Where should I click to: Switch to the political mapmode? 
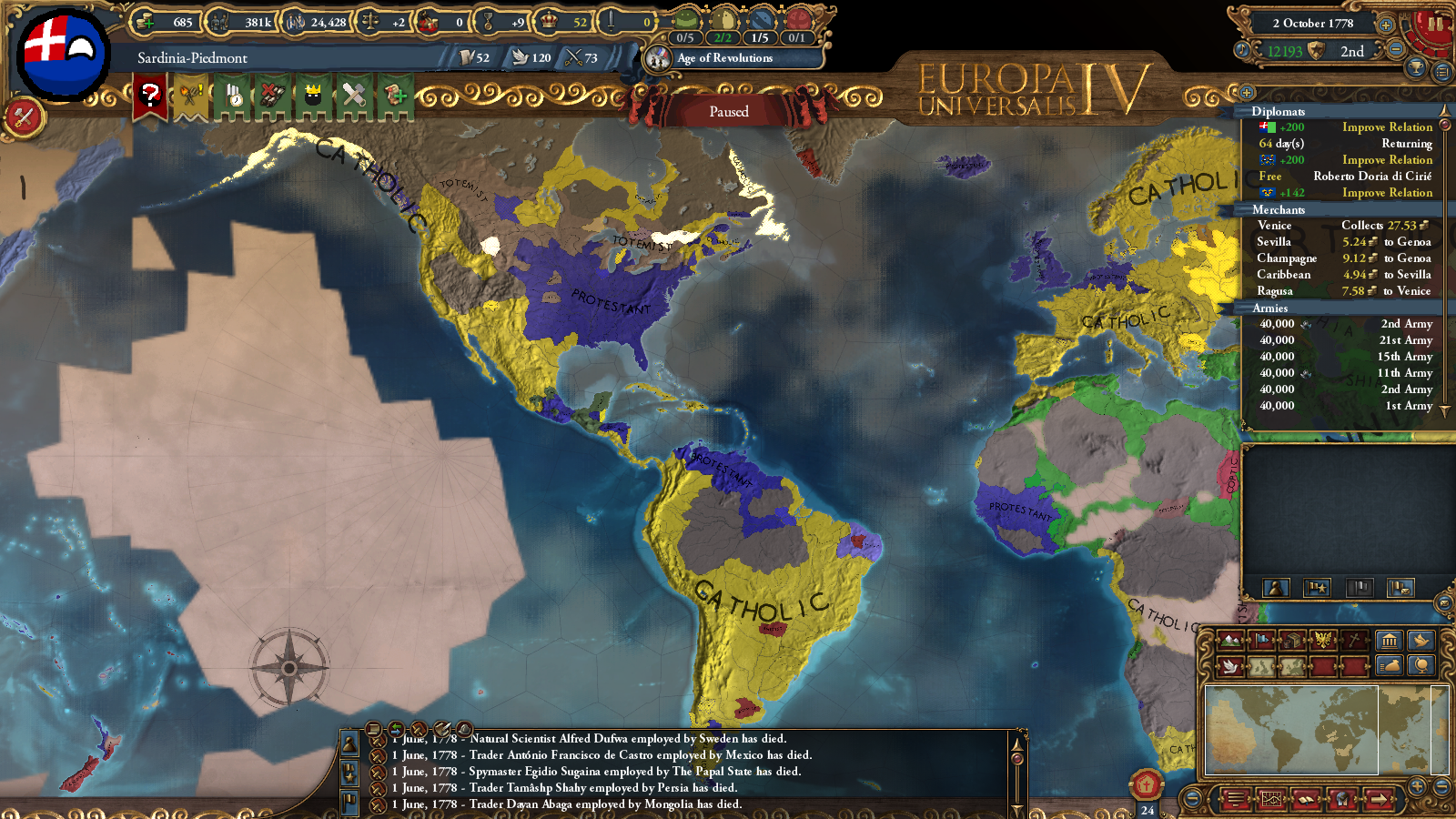coord(1261,641)
